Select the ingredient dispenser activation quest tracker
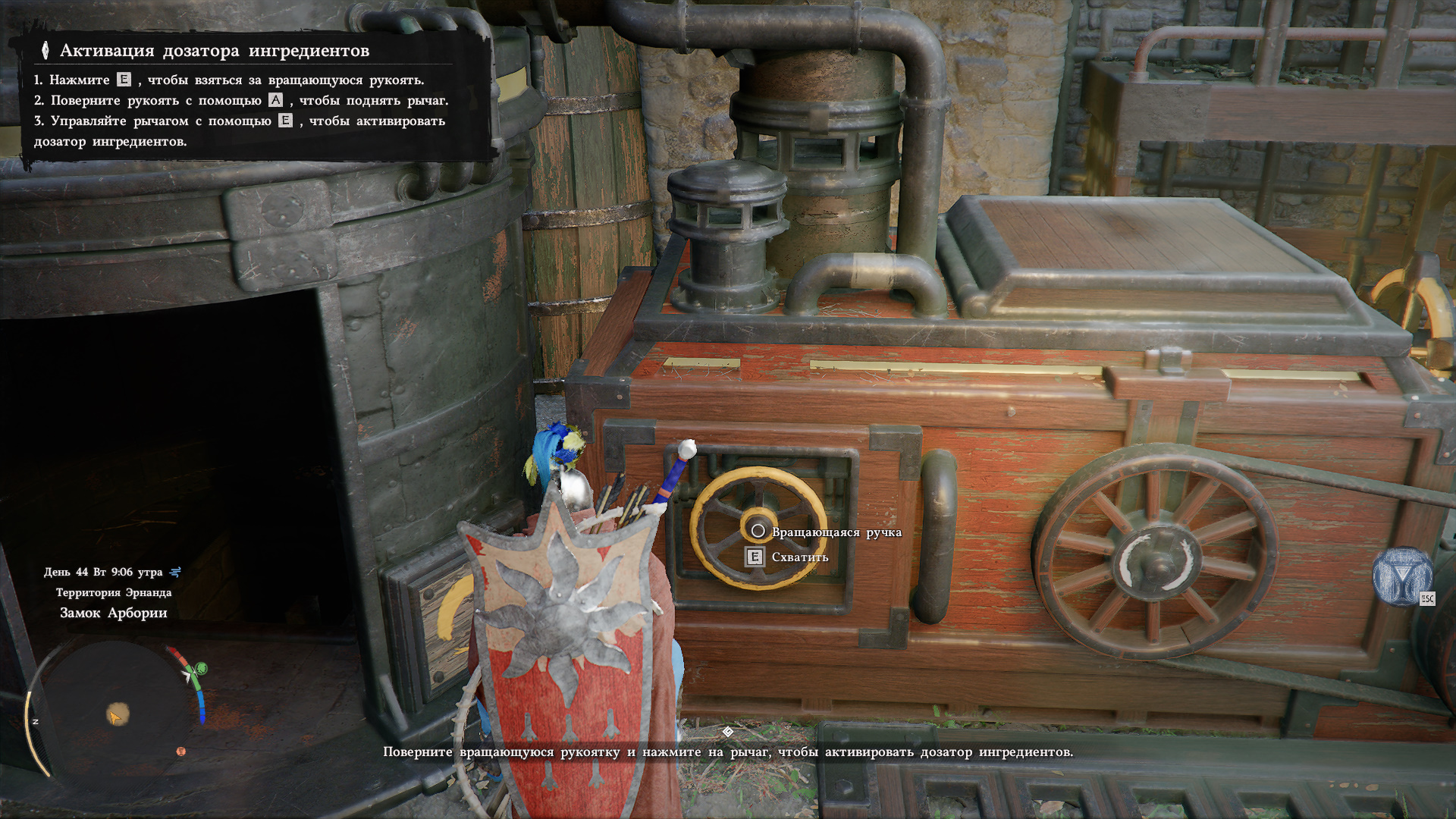This screenshot has height=819, width=1456. tap(215, 51)
